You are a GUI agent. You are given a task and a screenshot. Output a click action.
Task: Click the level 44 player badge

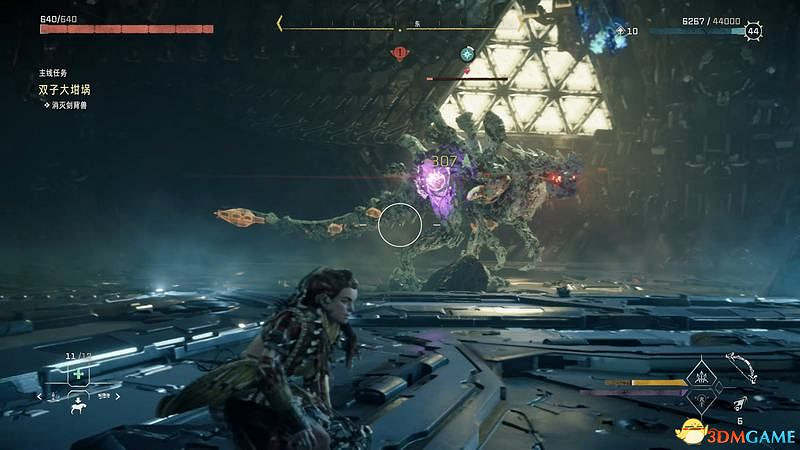(x=753, y=32)
